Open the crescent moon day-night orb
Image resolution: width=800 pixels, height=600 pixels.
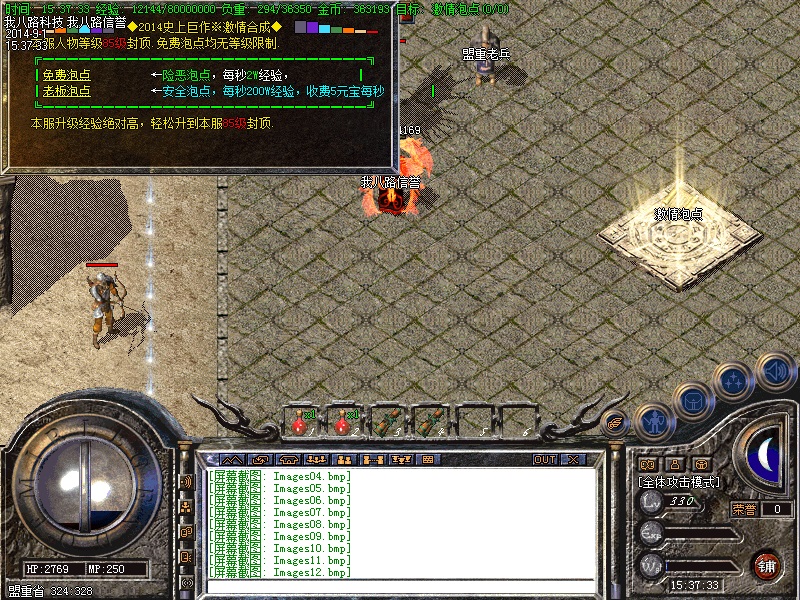click(x=764, y=457)
